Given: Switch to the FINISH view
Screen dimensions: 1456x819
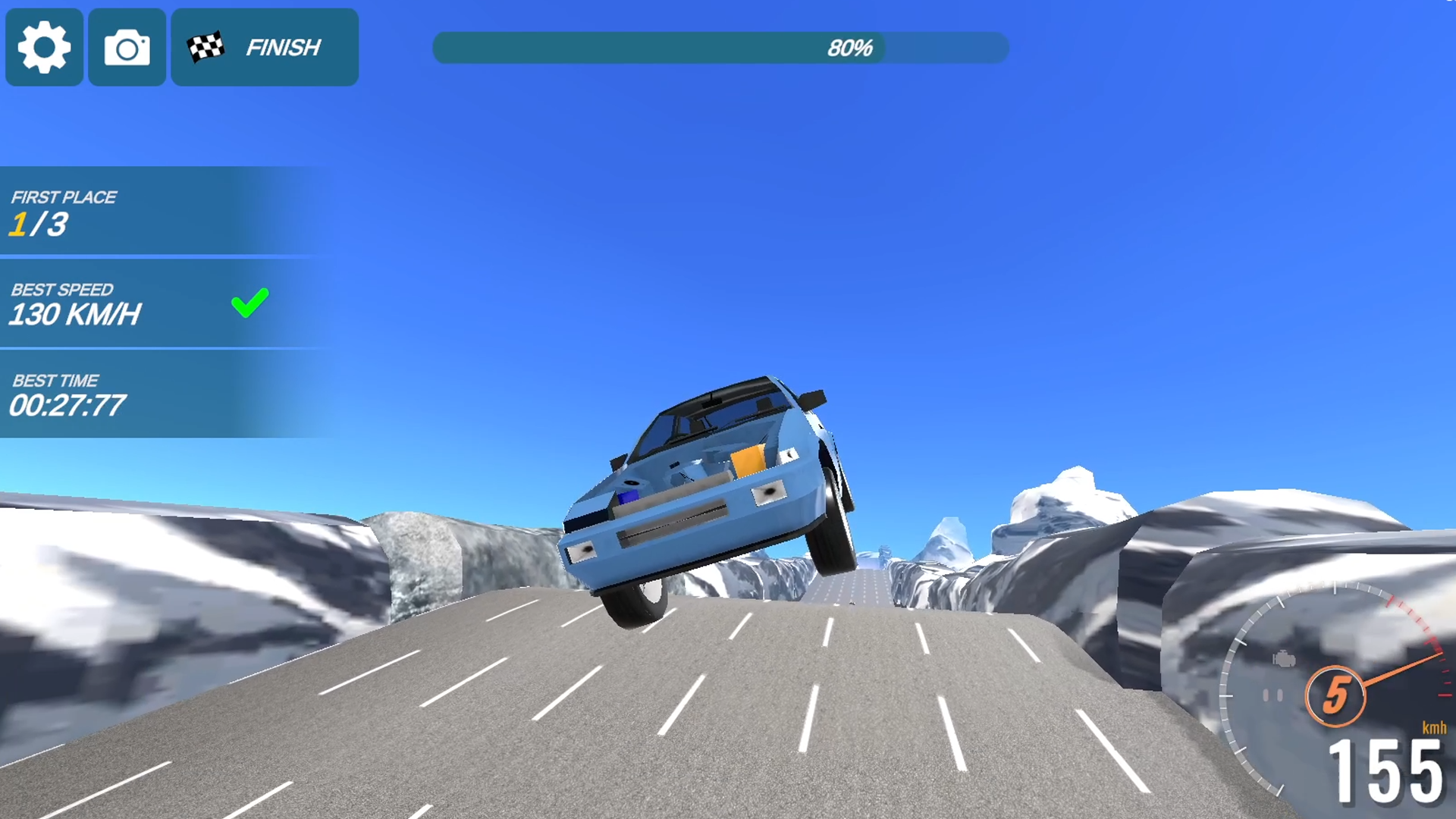Looking at the screenshot, I should point(281,48).
